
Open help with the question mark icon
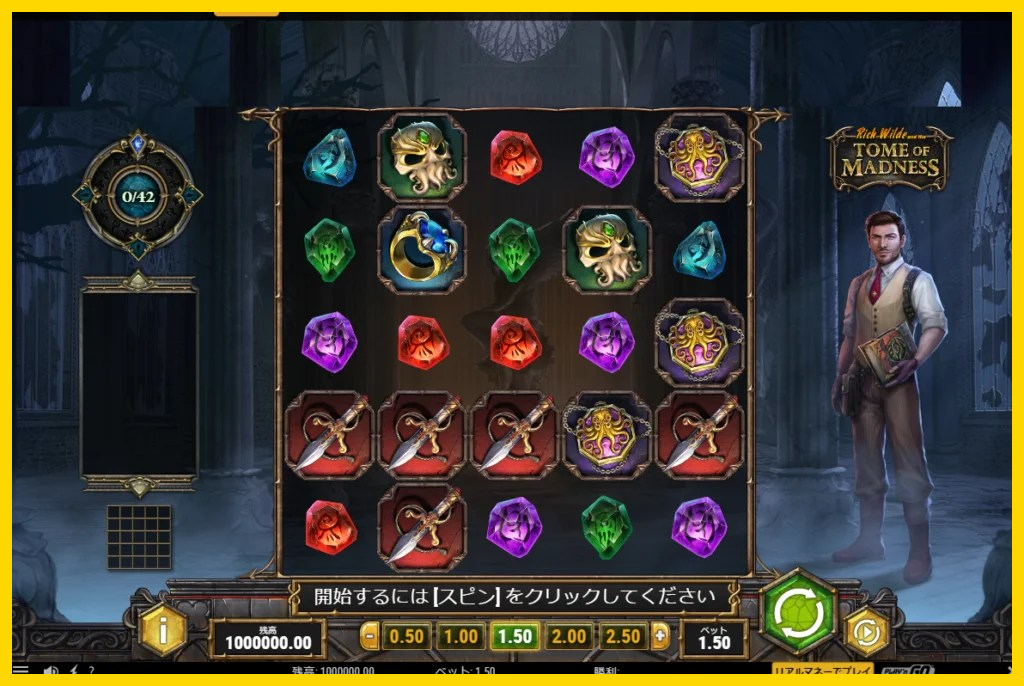[x=91, y=671]
